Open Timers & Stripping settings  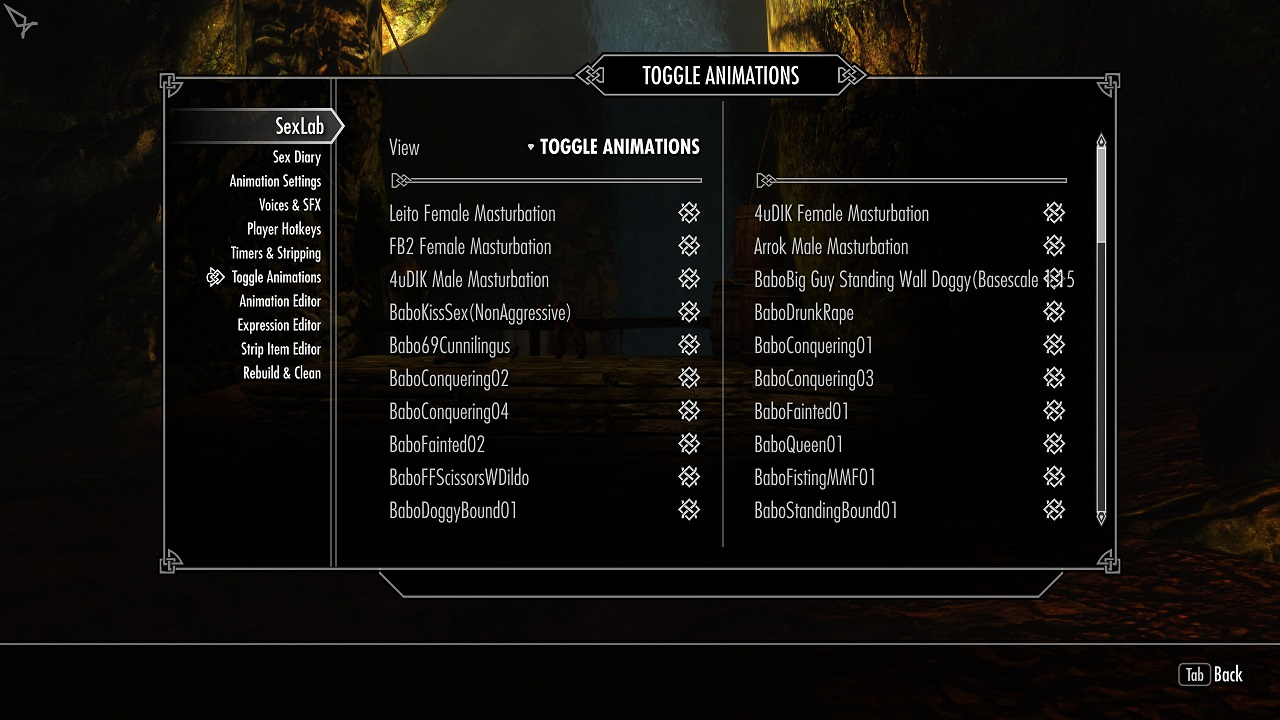pos(276,253)
